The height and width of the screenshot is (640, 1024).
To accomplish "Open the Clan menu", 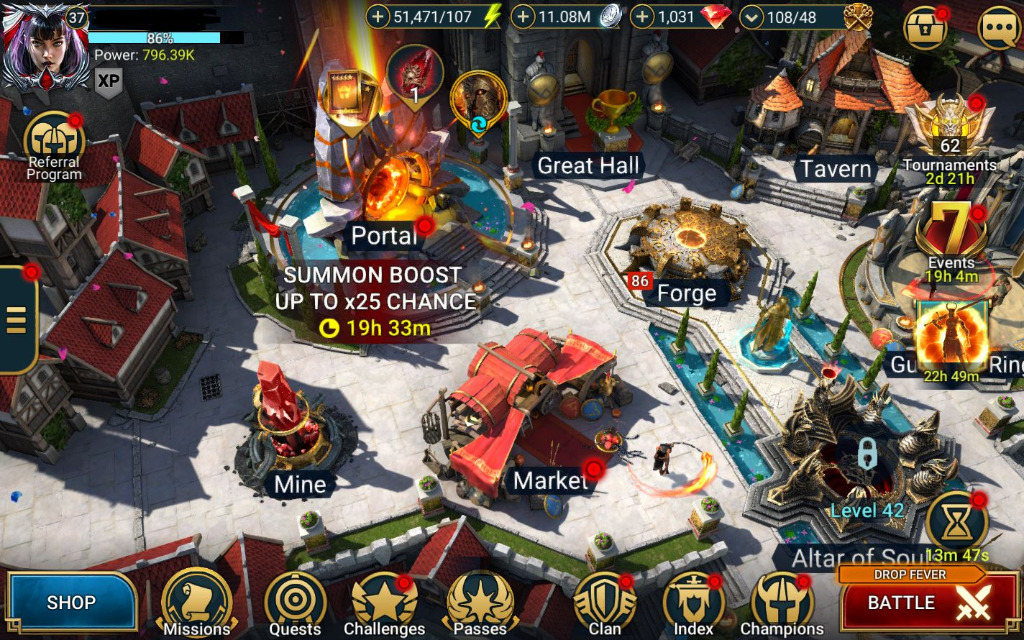I will coord(604,602).
